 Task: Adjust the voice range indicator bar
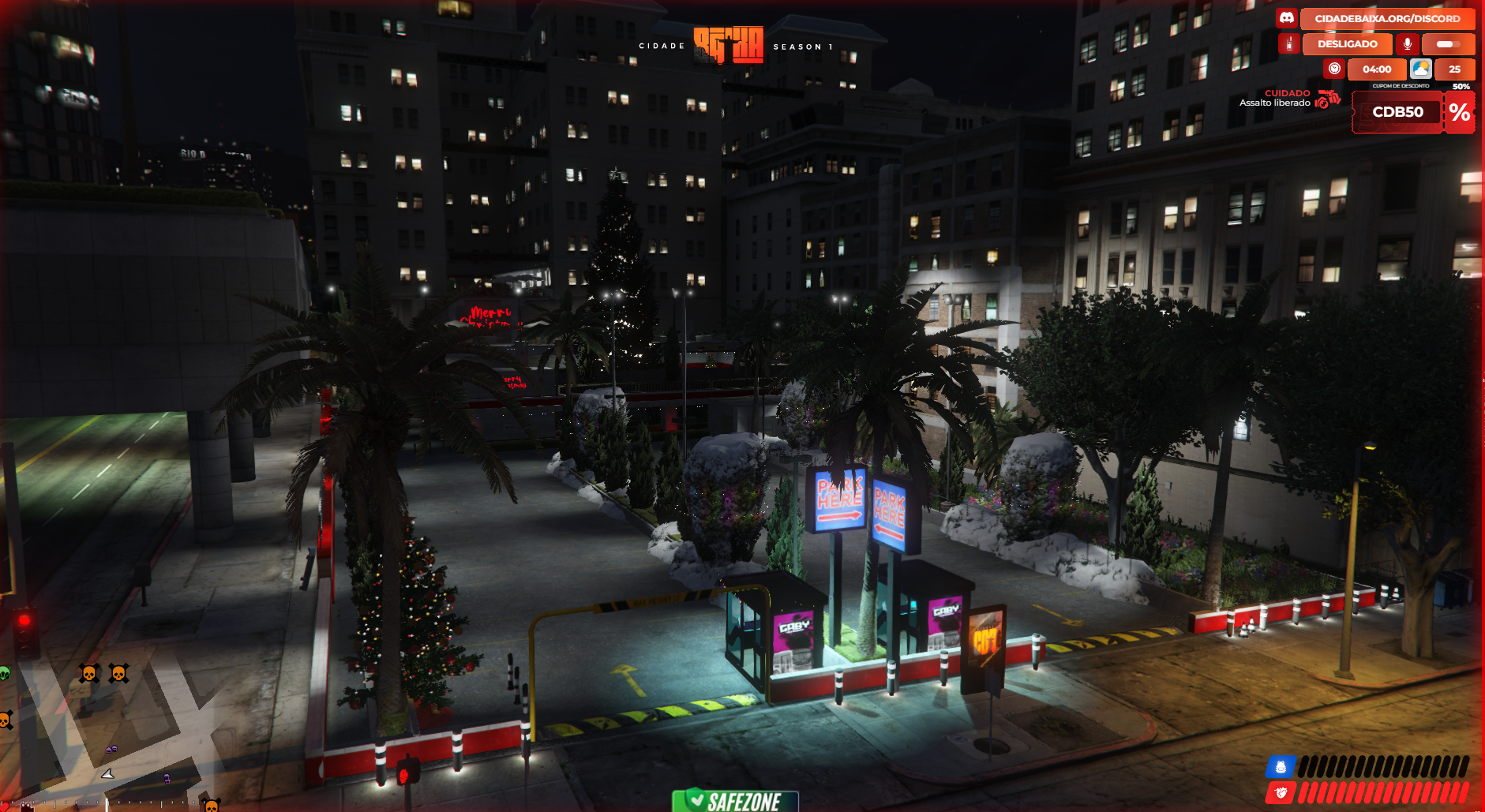(x=1448, y=44)
